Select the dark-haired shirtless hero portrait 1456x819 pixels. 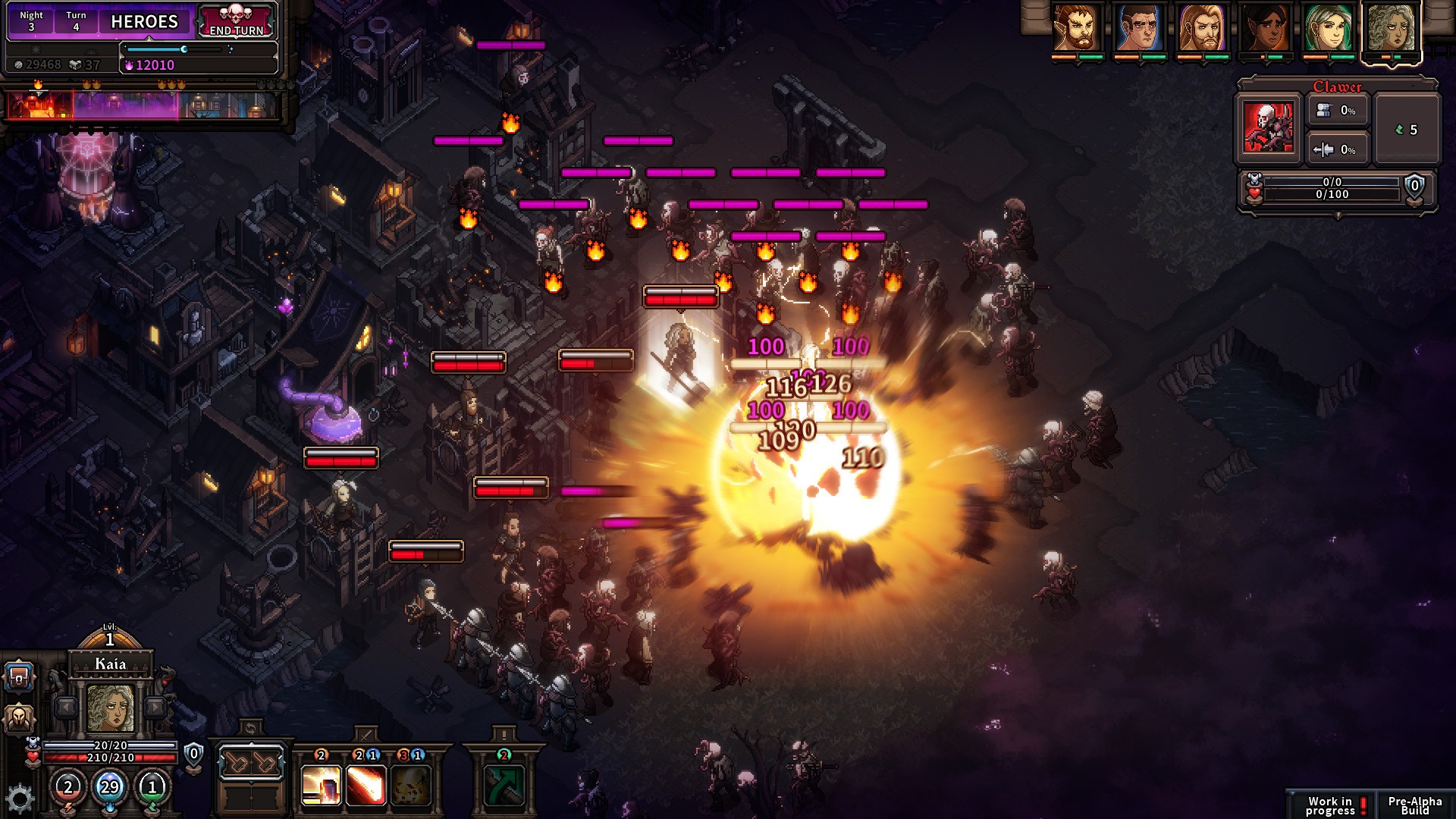pos(1140,28)
